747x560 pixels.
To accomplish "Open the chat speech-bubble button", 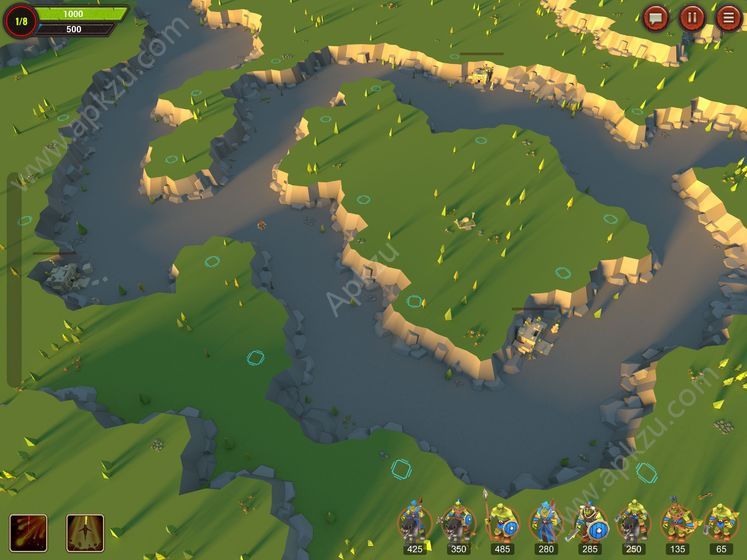I will 656,17.
